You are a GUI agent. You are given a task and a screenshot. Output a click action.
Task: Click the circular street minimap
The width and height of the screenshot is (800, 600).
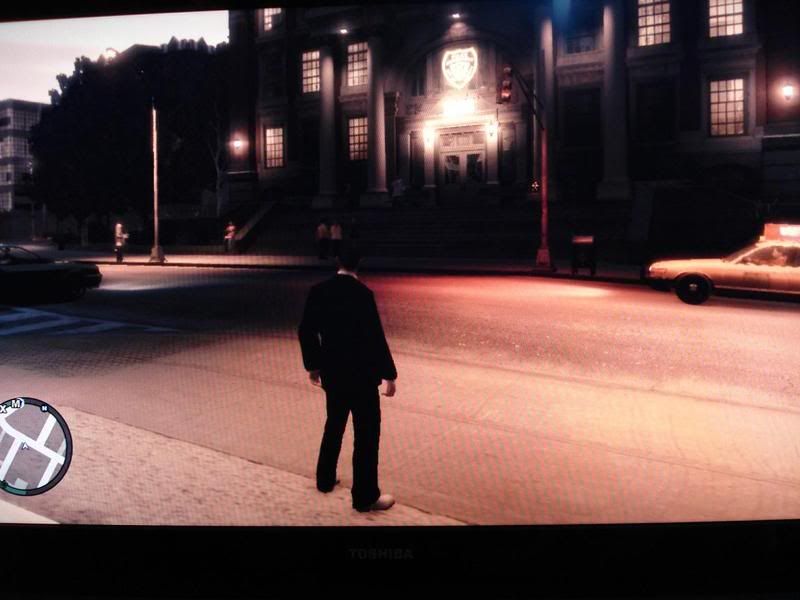tap(34, 447)
